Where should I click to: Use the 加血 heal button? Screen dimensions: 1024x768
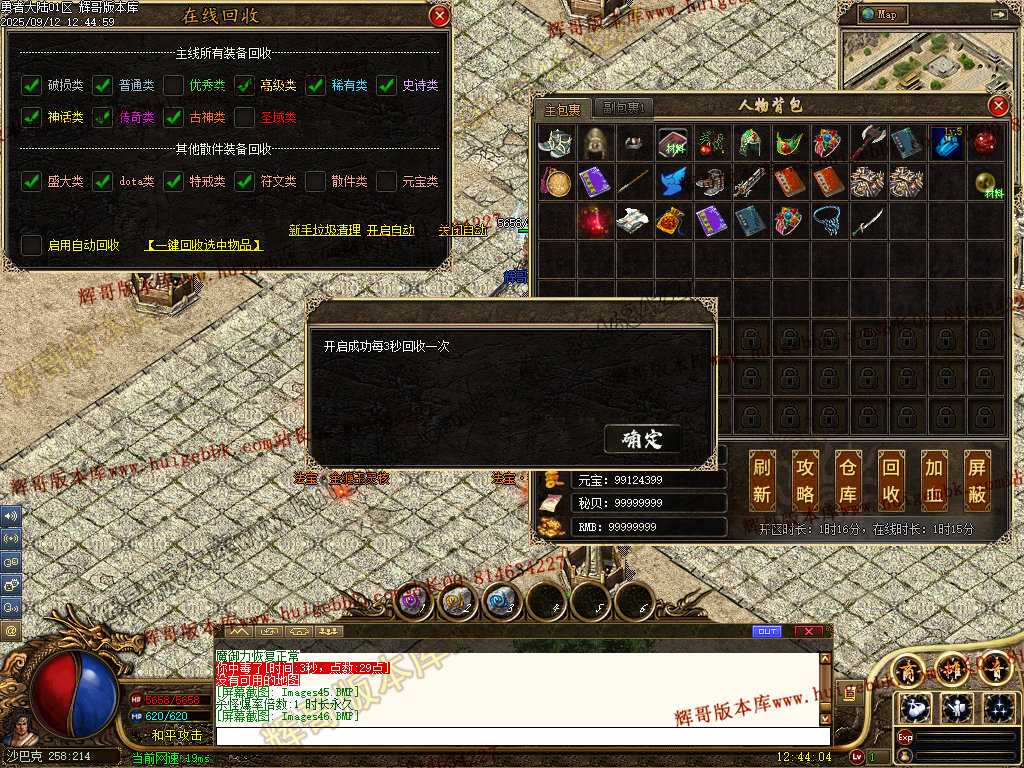[934, 480]
